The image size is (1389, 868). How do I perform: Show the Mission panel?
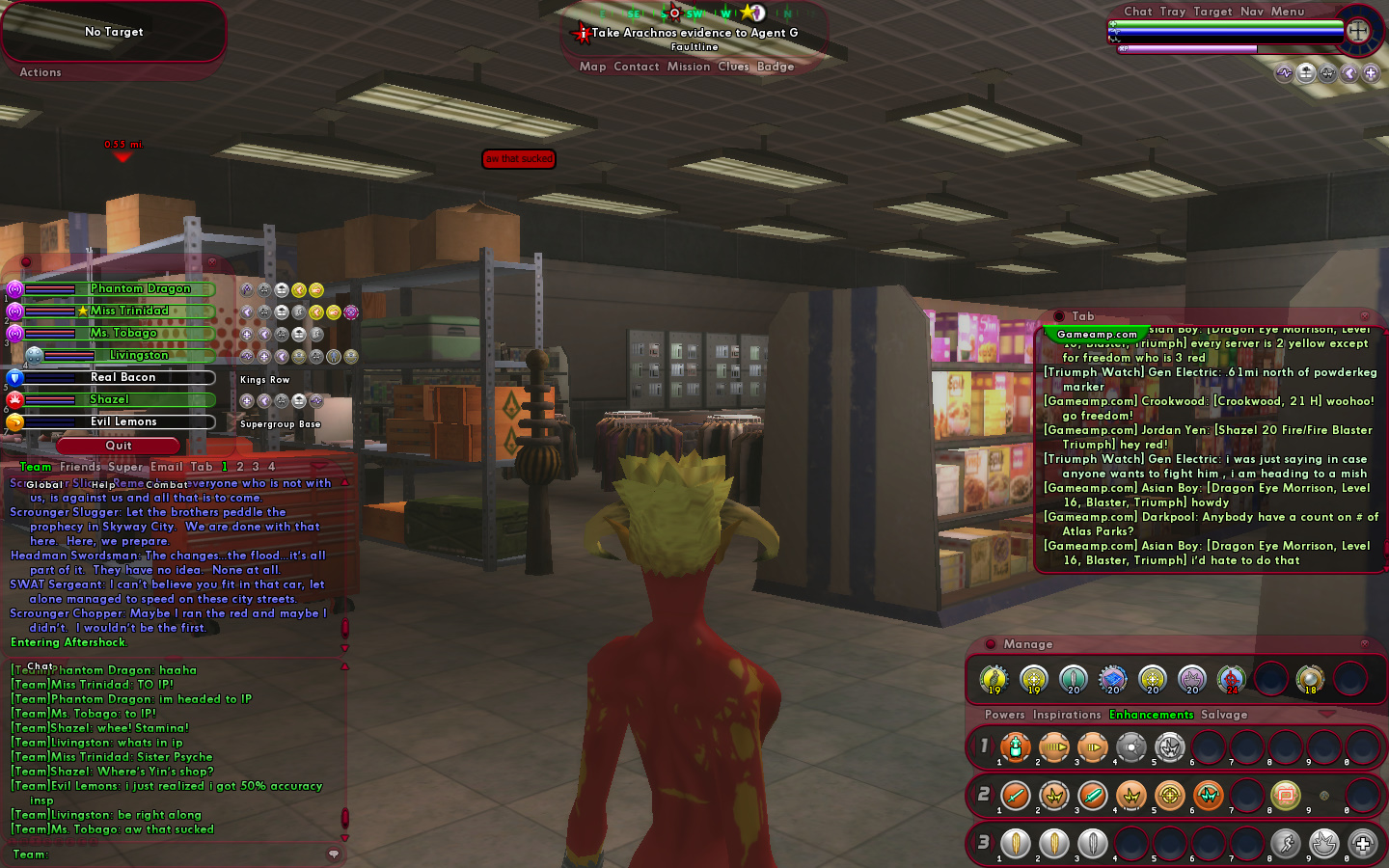[x=688, y=67]
